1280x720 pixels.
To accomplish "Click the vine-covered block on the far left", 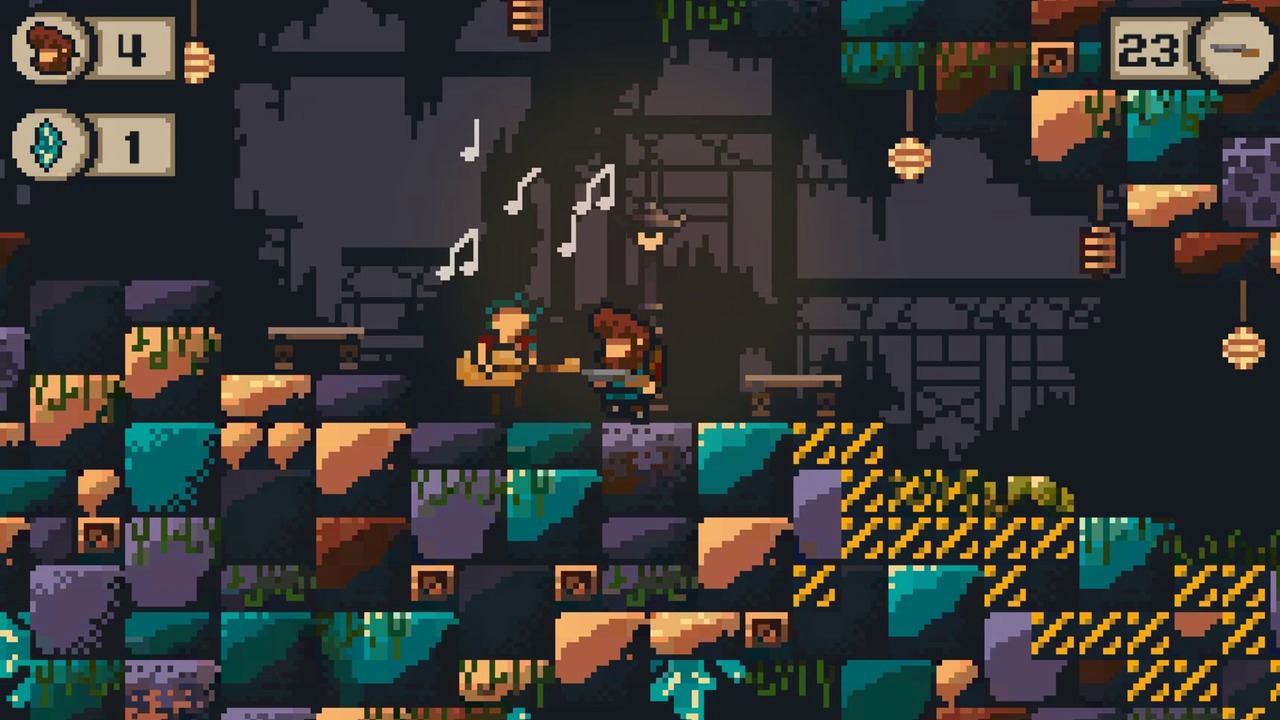I will [x=55, y=395].
